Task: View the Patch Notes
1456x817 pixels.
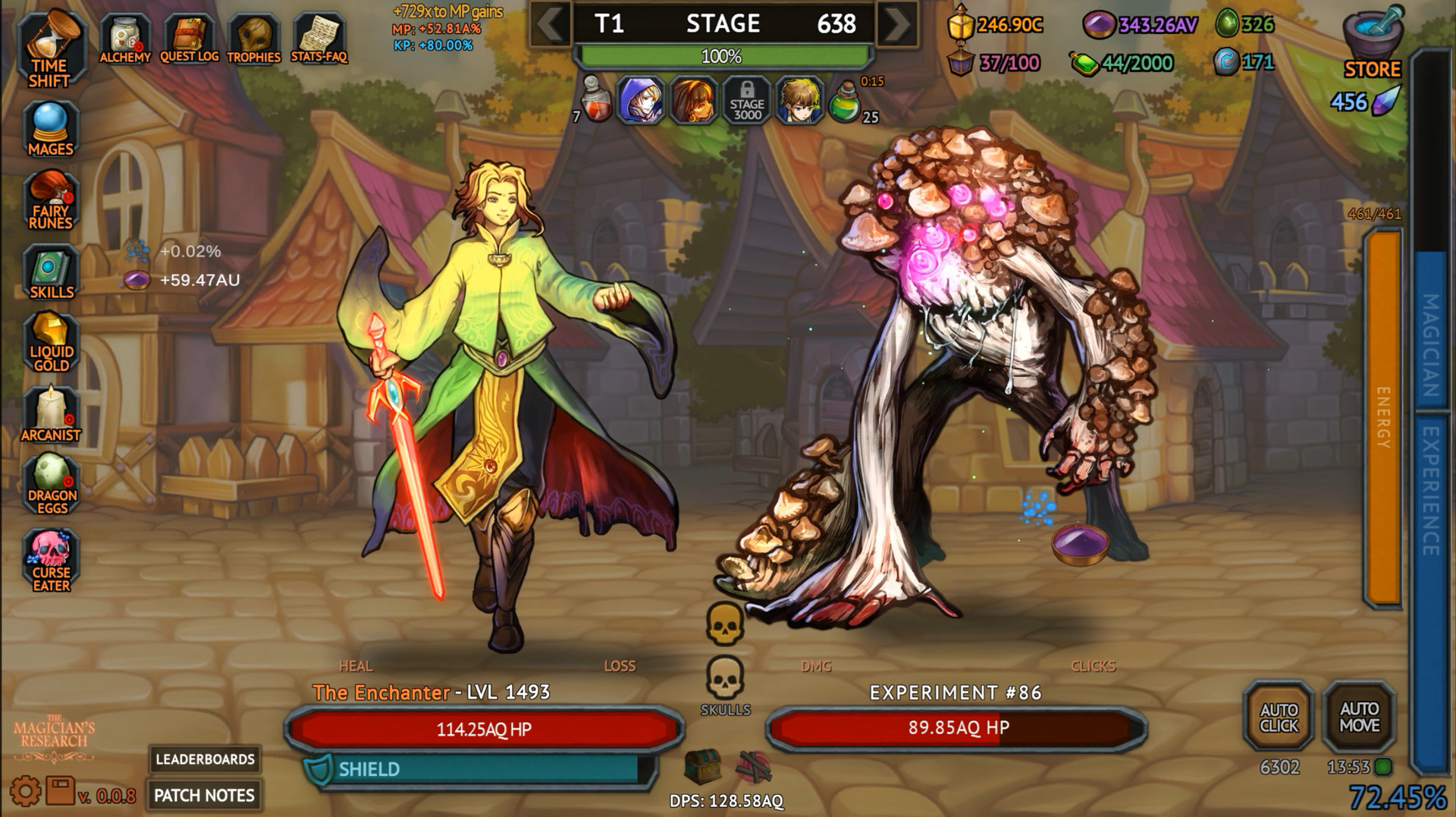Action: [x=204, y=795]
